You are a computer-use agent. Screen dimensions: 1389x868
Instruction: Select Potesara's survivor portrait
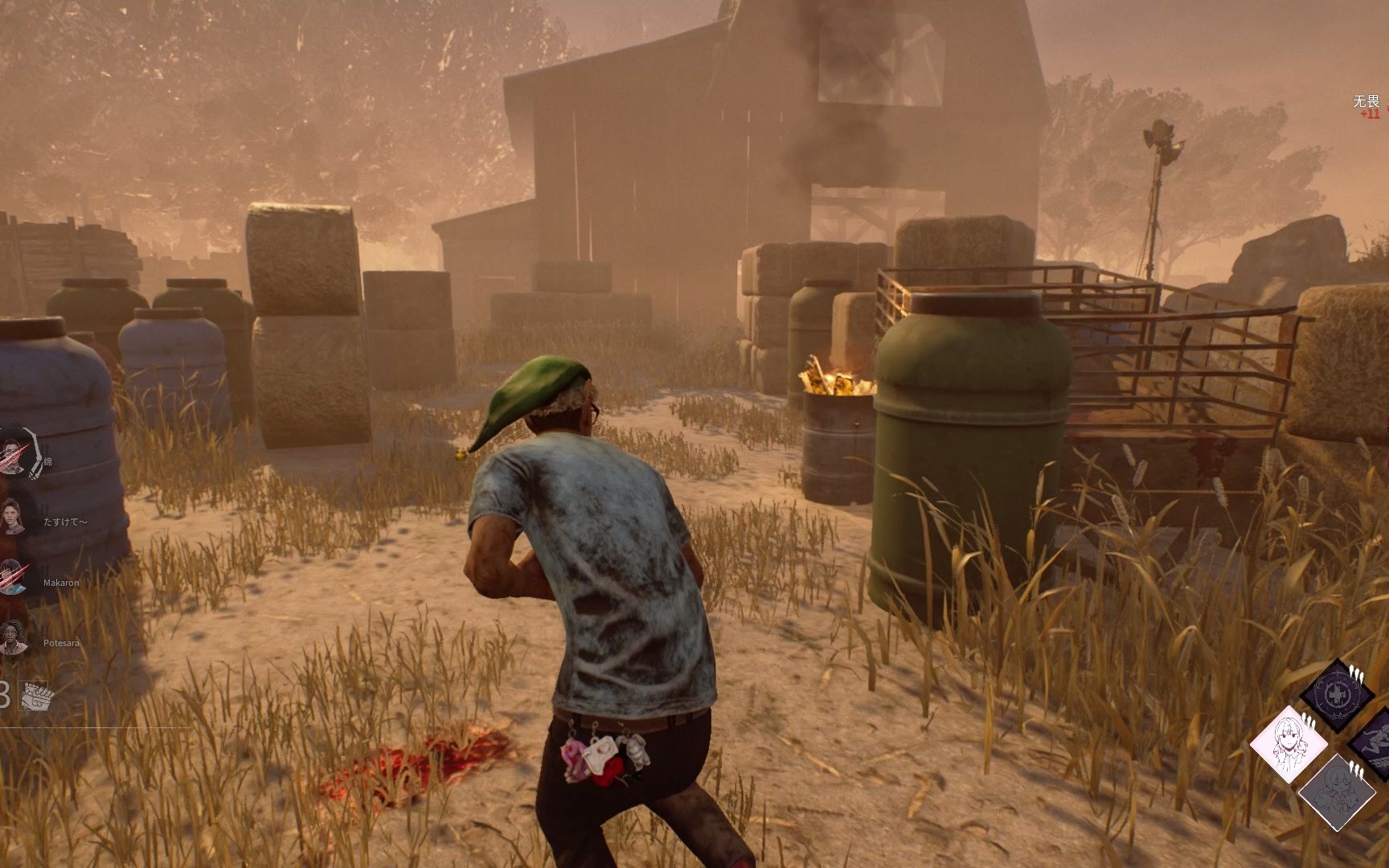[12, 640]
